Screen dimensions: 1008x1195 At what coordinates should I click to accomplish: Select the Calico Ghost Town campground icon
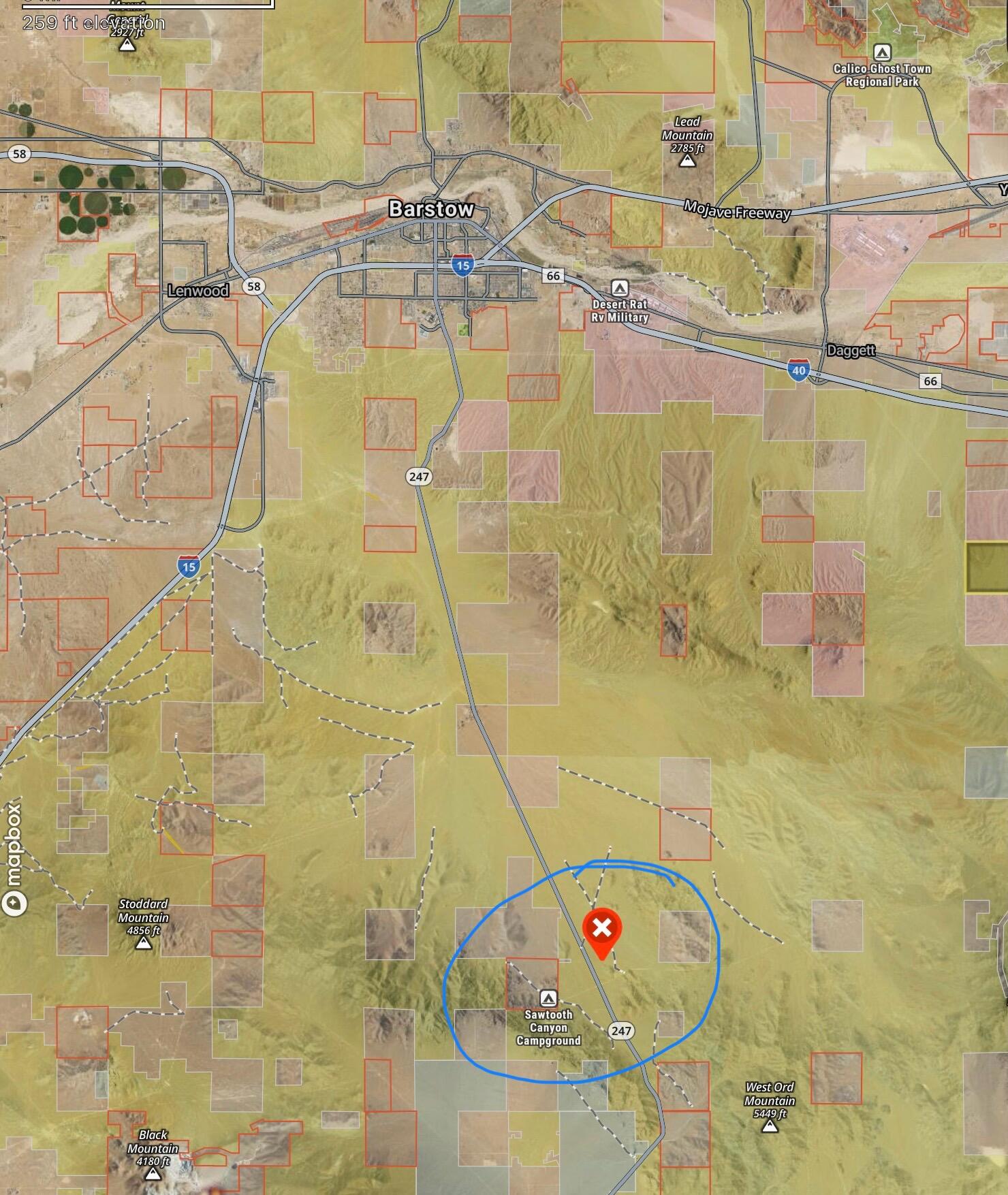click(882, 52)
